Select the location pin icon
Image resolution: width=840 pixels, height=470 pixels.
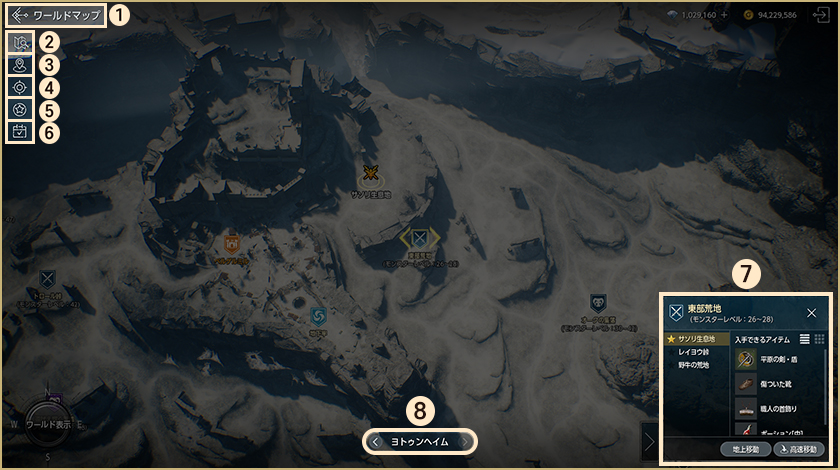(19, 65)
